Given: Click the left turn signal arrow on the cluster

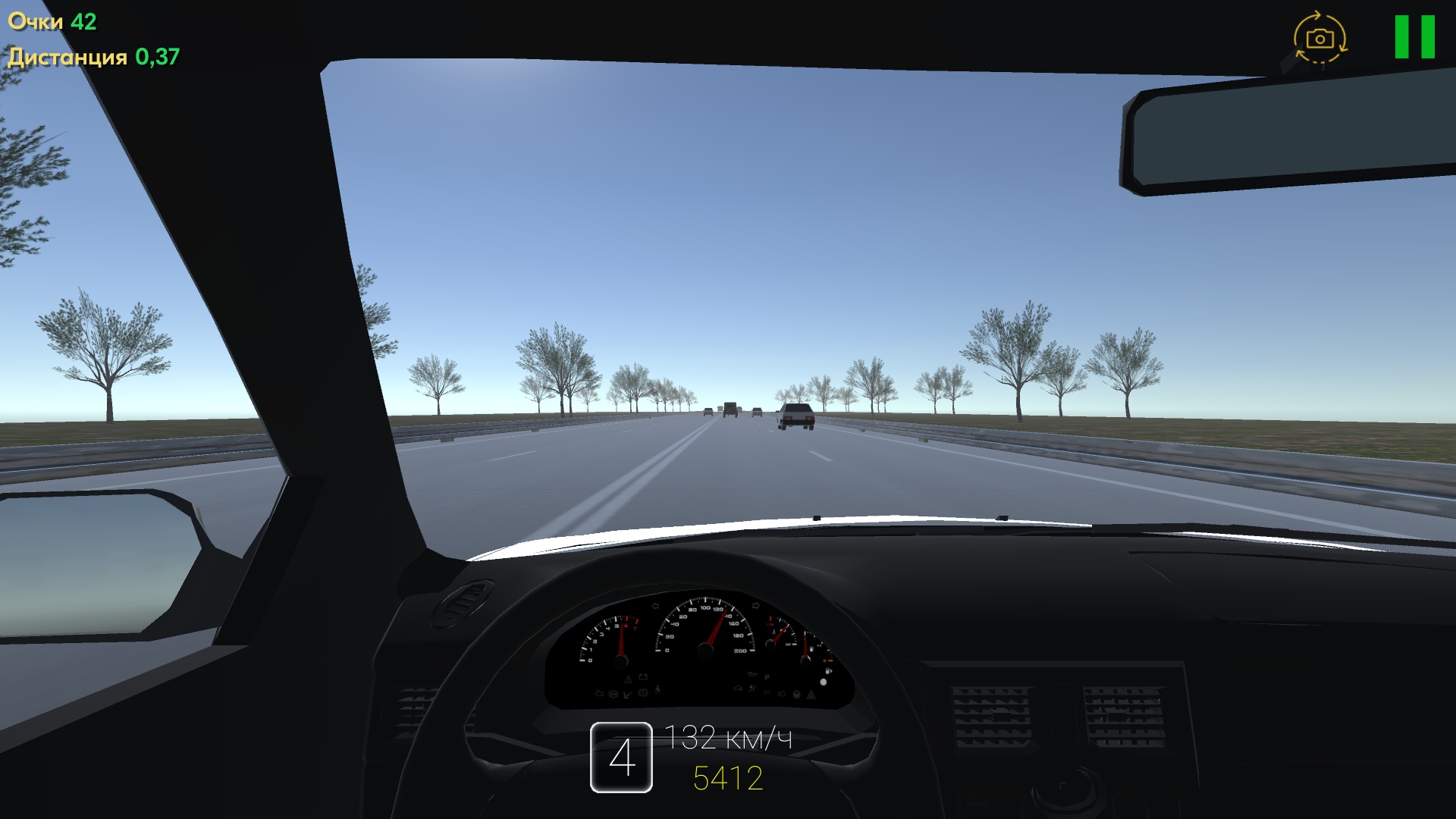Looking at the screenshot, I should (x=655, y=606).
